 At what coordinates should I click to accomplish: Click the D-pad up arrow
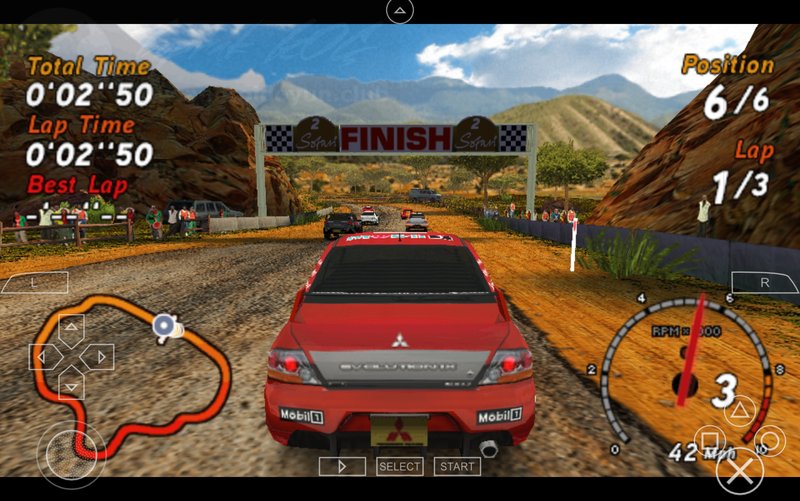click(x=71, y=327)
